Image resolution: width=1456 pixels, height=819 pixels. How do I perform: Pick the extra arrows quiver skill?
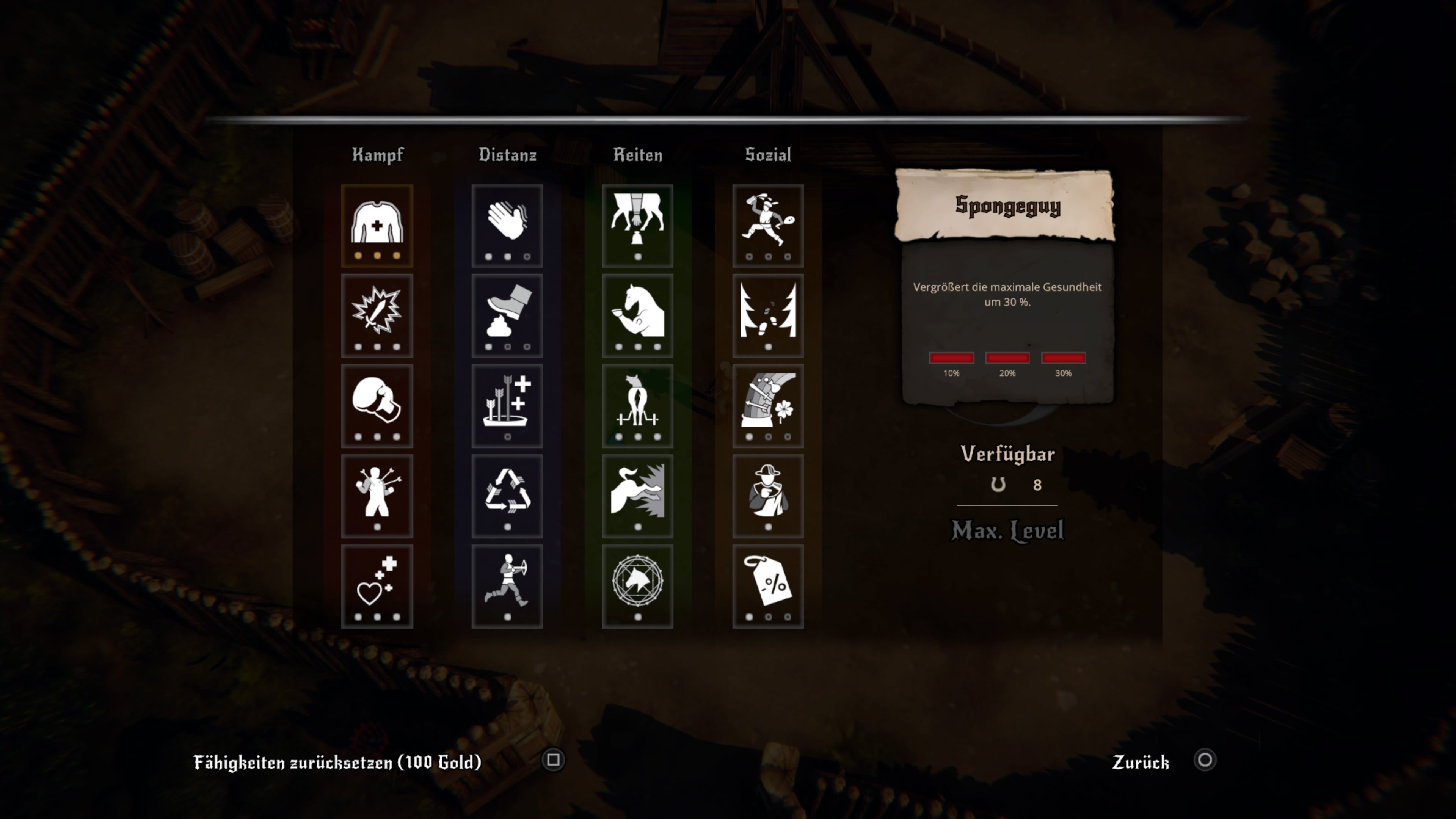point(507,405)
